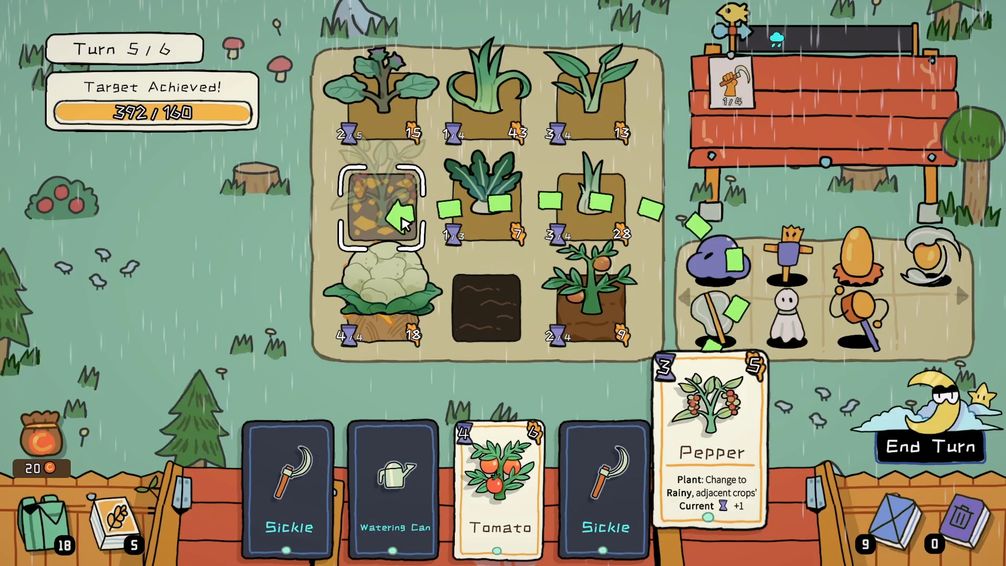Open the trash discard pile
The image size is (1006, 566).
pyautogui.click(x=962, y=518)
